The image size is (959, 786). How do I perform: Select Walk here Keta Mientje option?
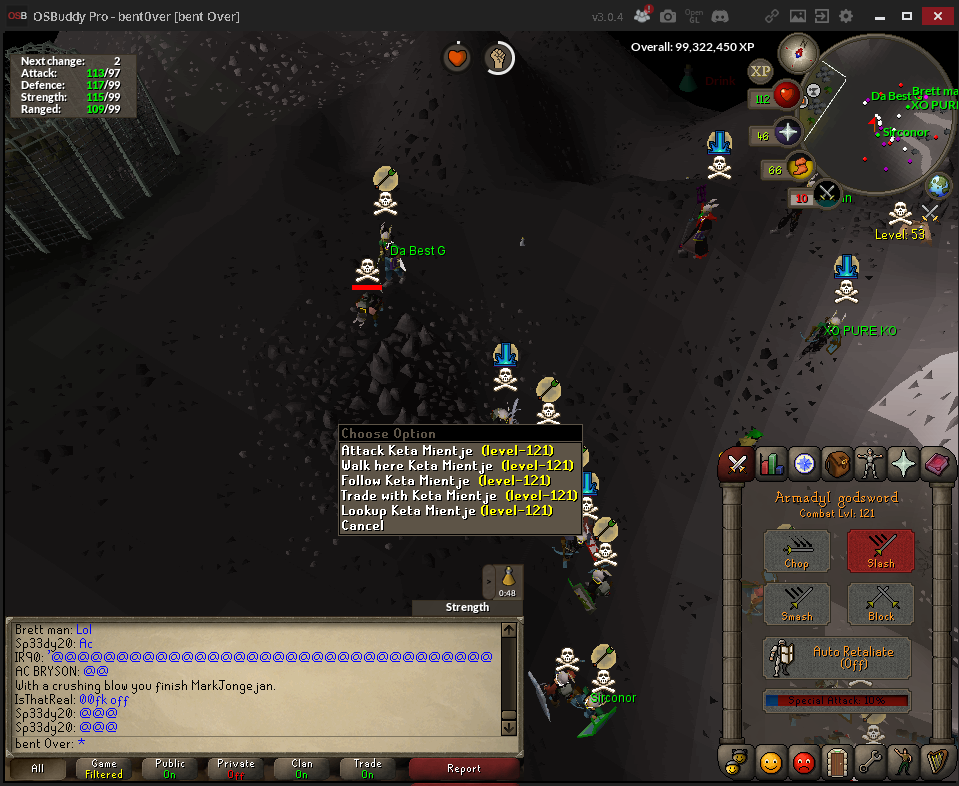456,466
